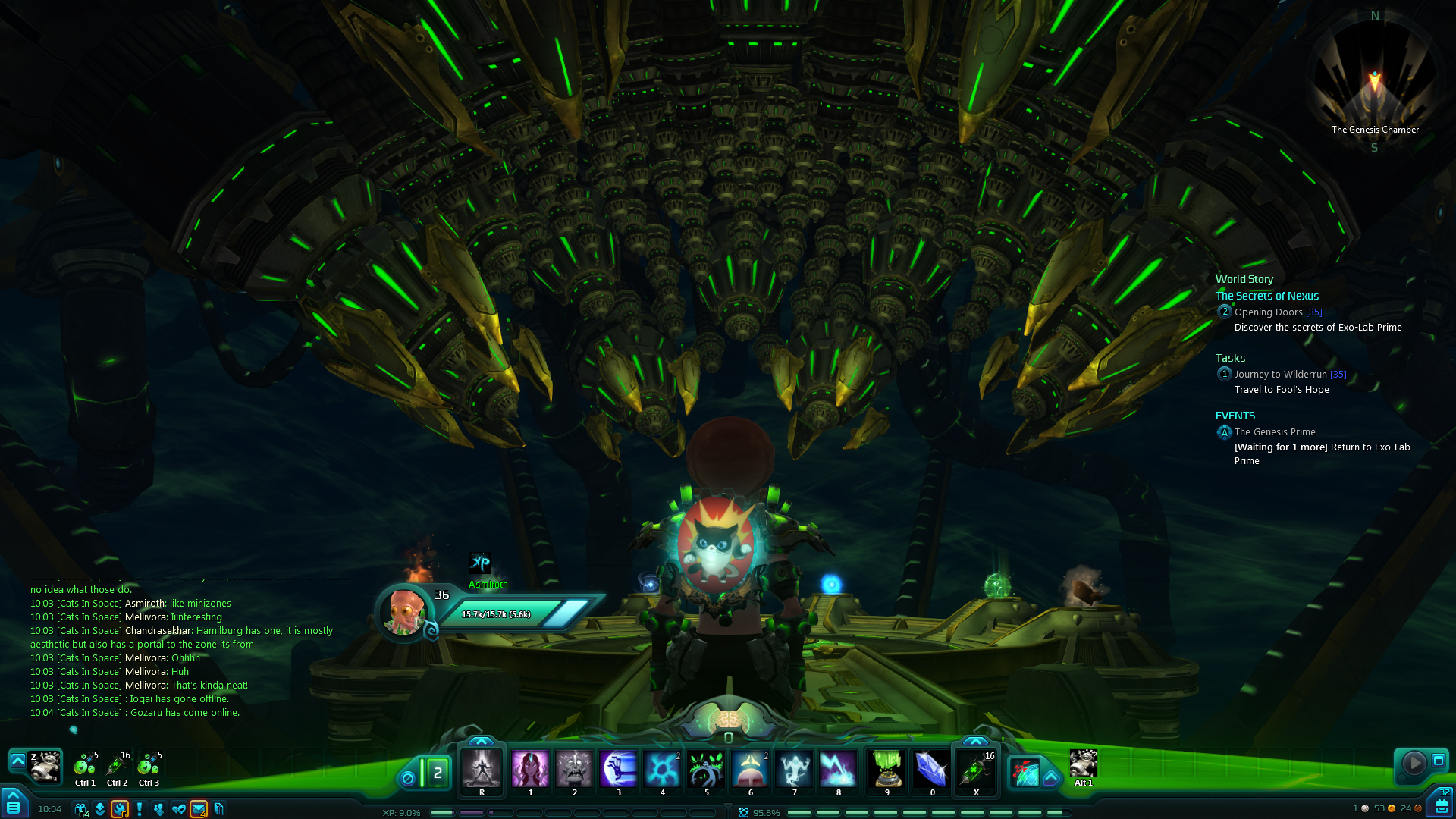The height and width of the screenshot is (819, 1456).
Task: Select the Opening Doors quest in tracker
Action: click(x=1268, y=312)
